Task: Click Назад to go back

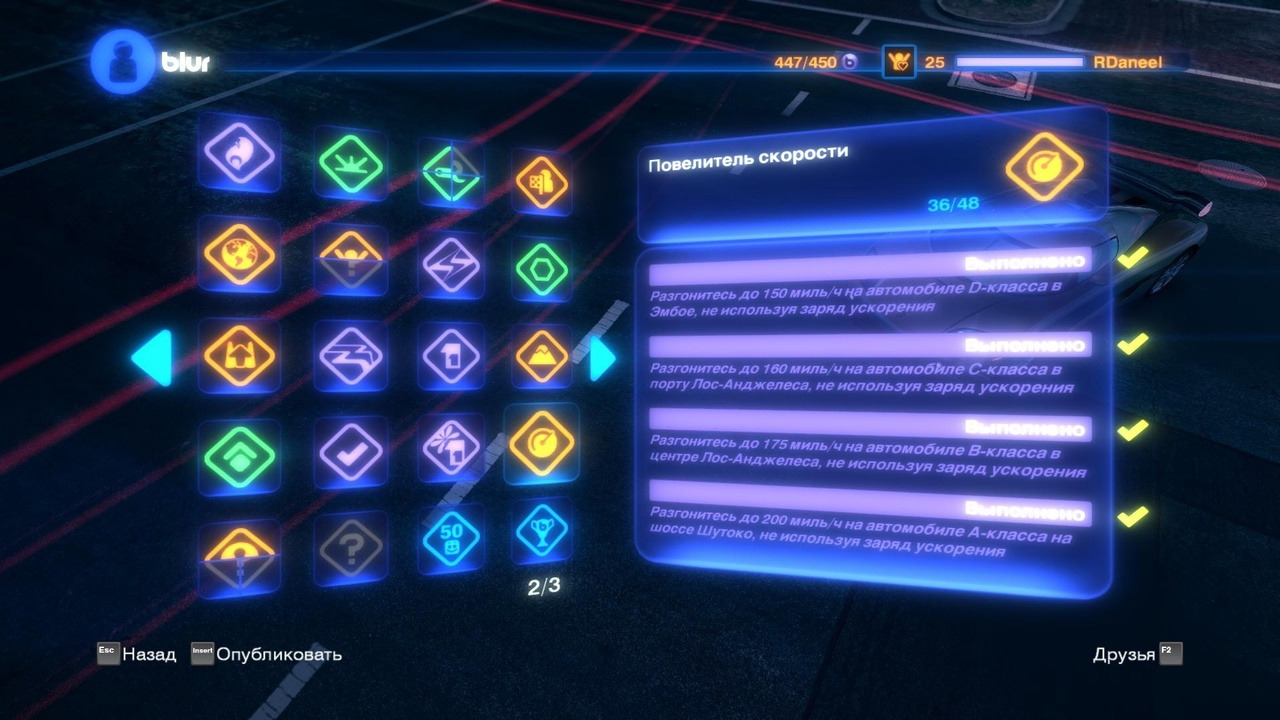Action: tap(137, 654)
